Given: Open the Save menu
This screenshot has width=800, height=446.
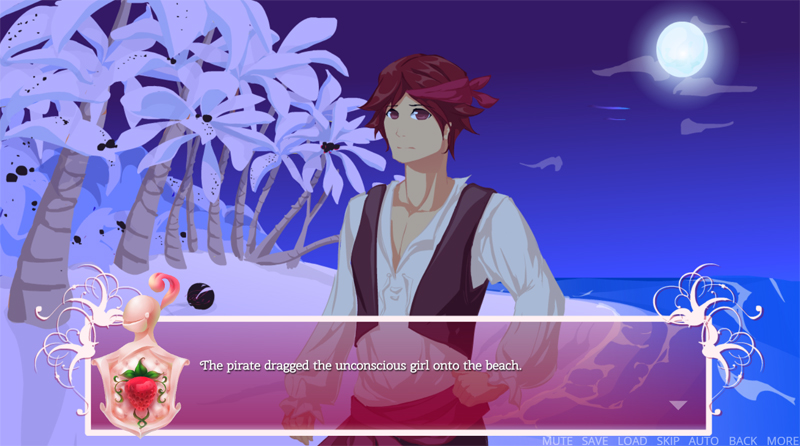Looking at the screenshot, I should click(x=595, y=440).
